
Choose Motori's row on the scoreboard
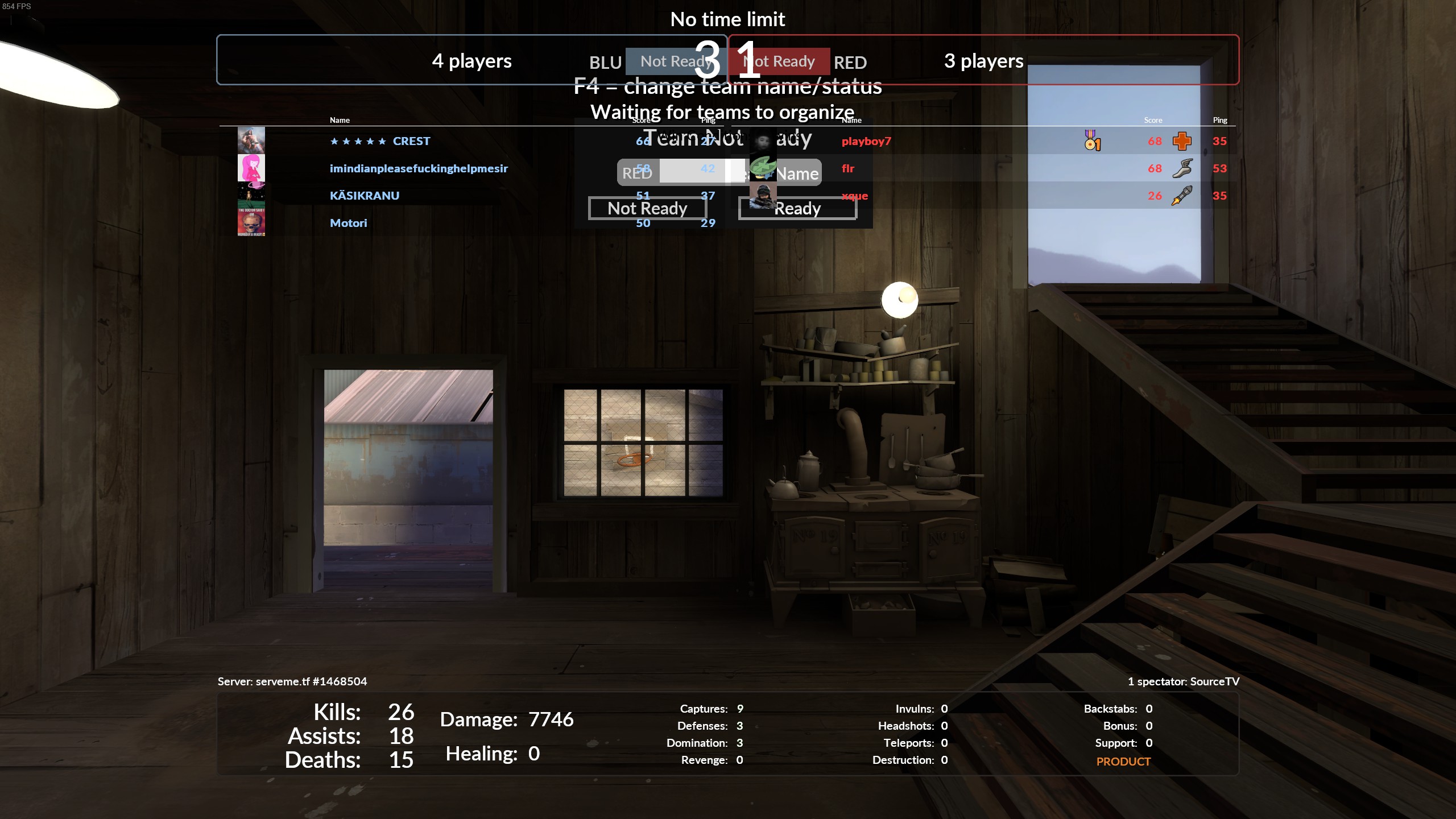(349, 223)
